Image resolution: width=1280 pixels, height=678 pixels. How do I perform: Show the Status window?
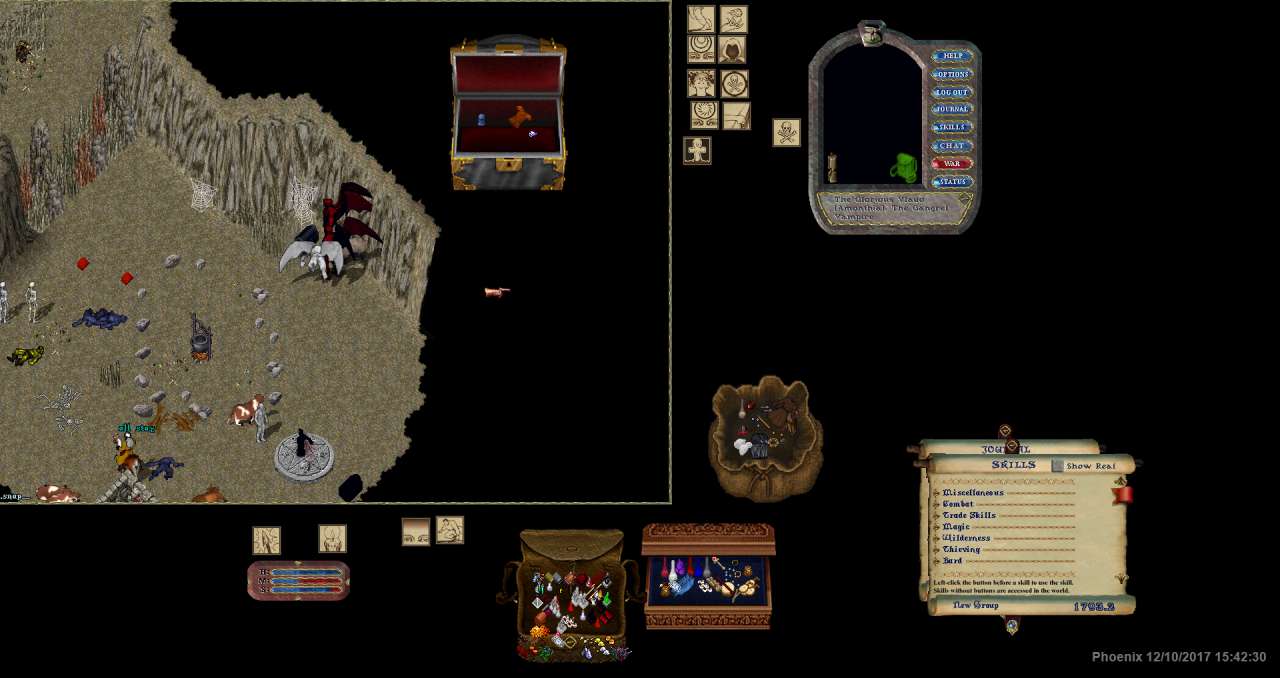coord(952,182)
